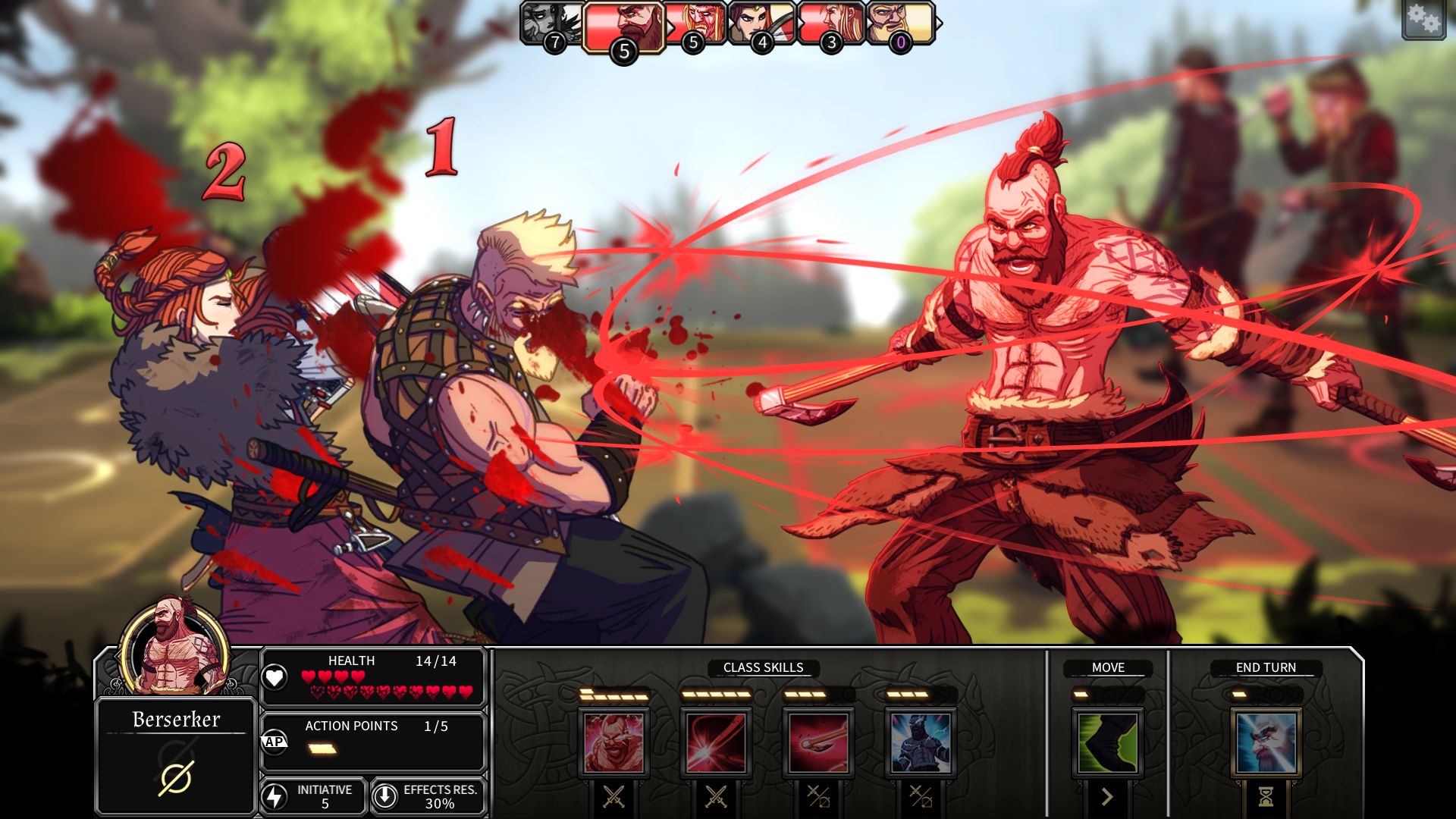The height and width of the screenshot is (819, 1456).
Task: Select the greyed-out portrait with initiative 7
Action: (x=551, y=23)
